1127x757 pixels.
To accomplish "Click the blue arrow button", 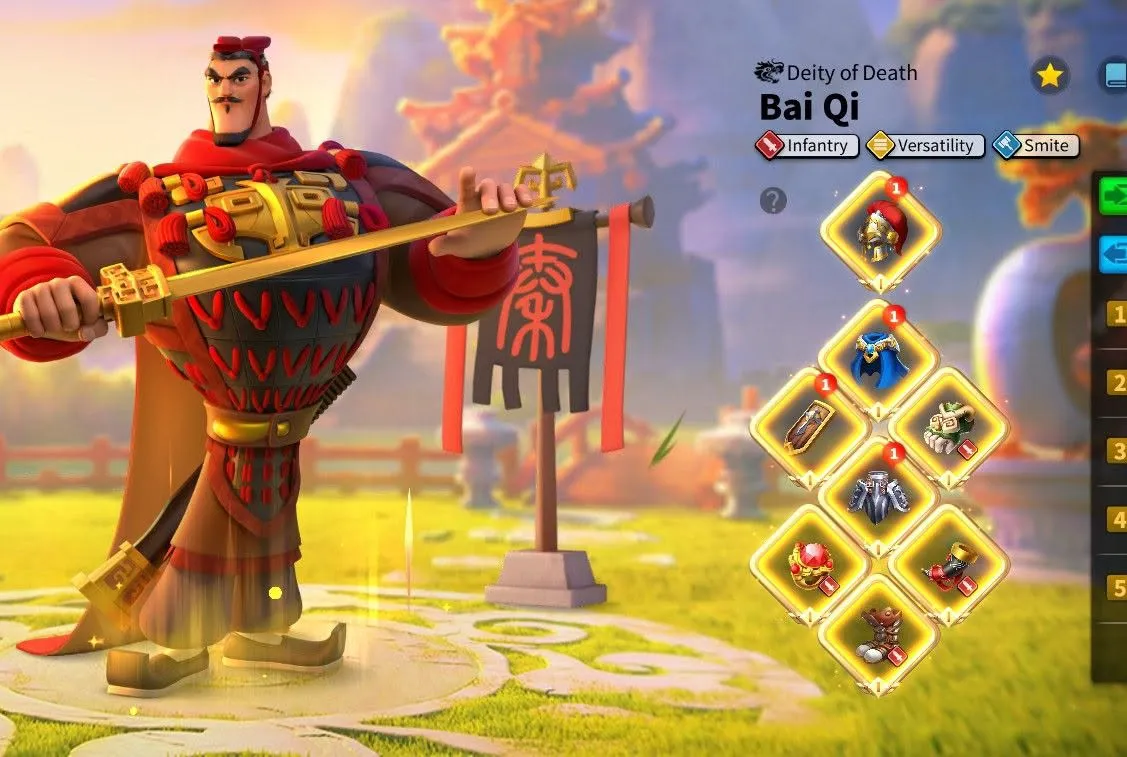I will tap(1113, 254).
